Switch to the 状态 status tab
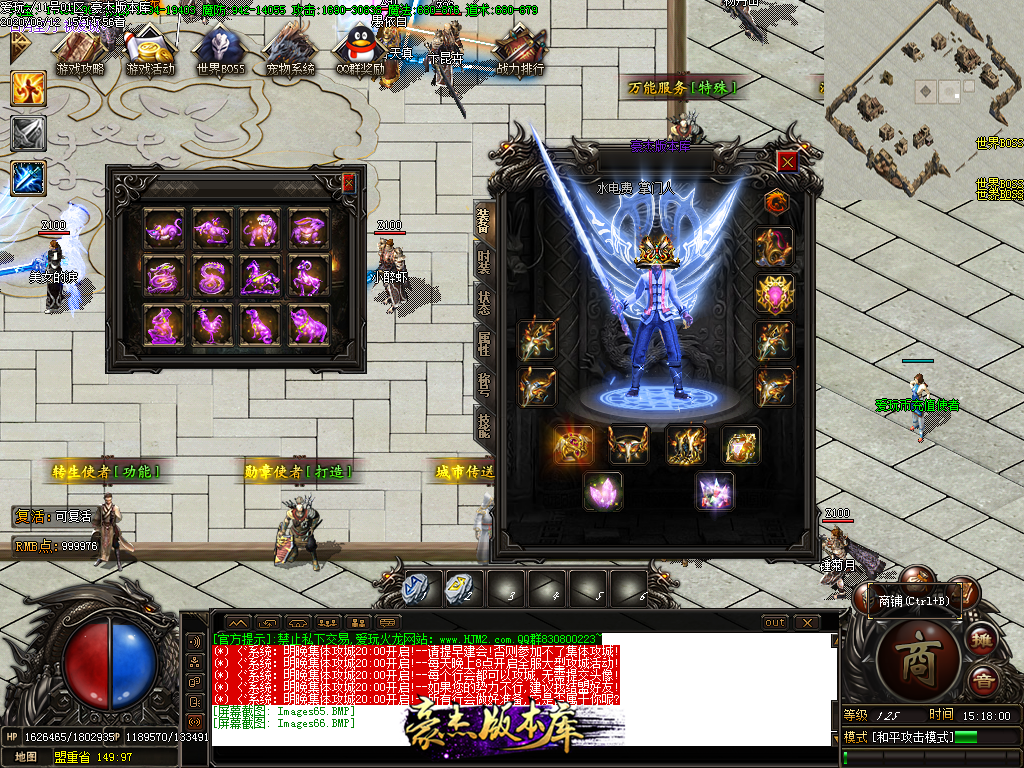This screenshot has width=1024, height=768. (x=483, y=303)
